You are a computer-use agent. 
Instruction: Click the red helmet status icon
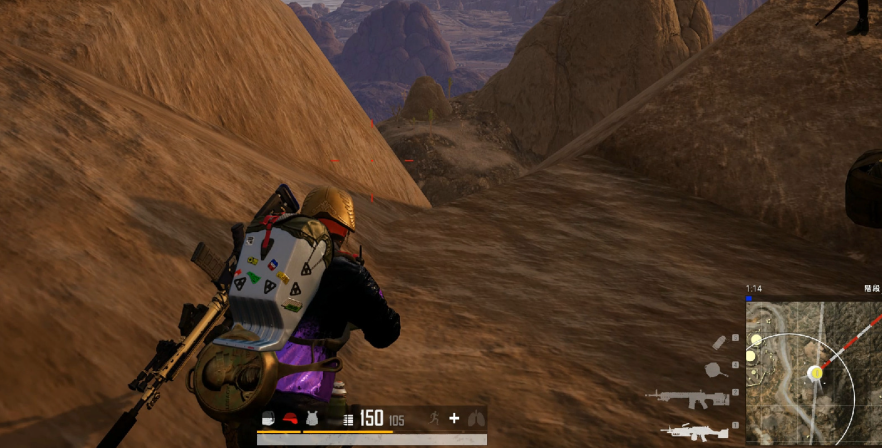(x=291, y=419)
